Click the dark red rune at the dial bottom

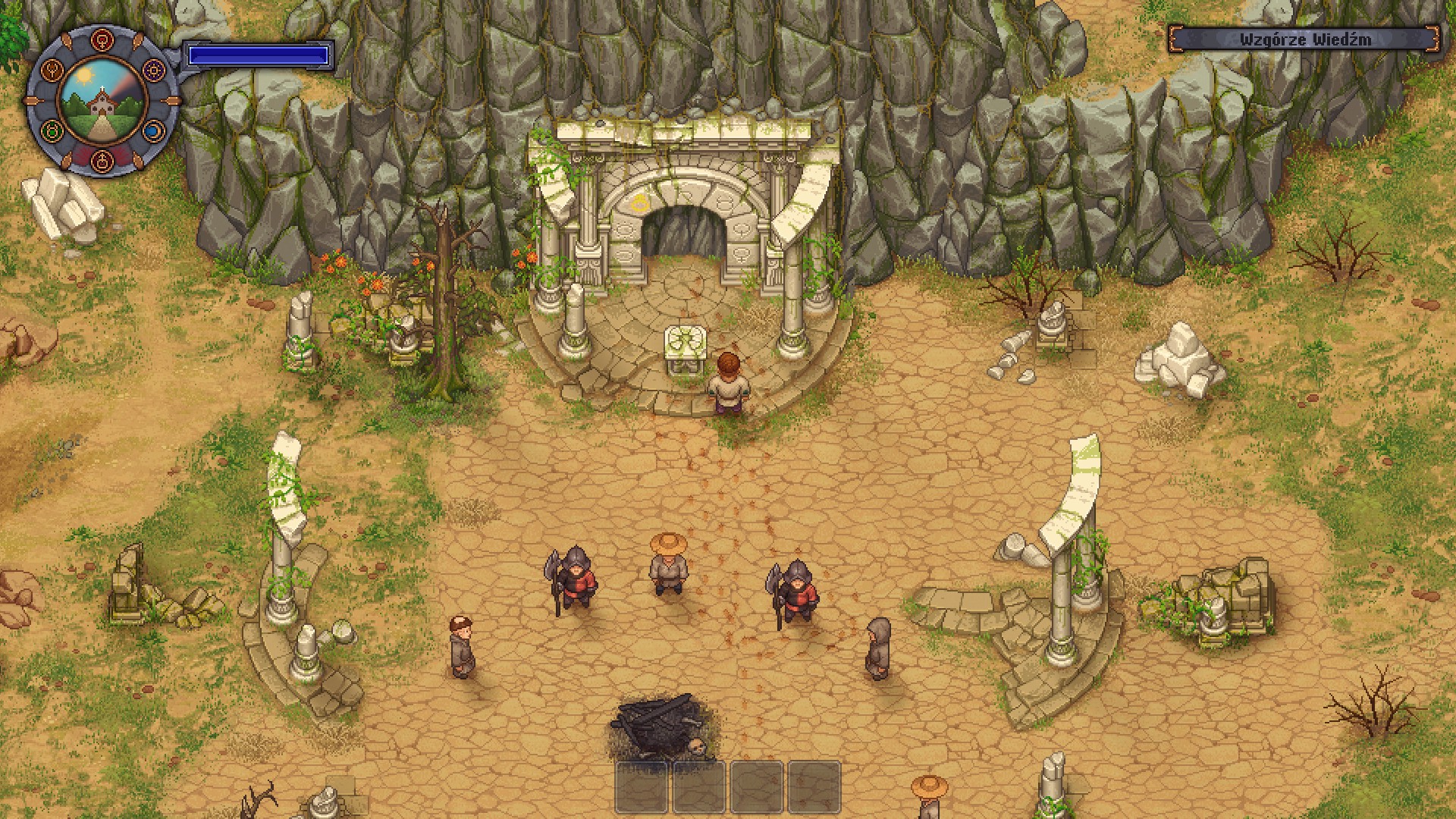tap(102, 162)
